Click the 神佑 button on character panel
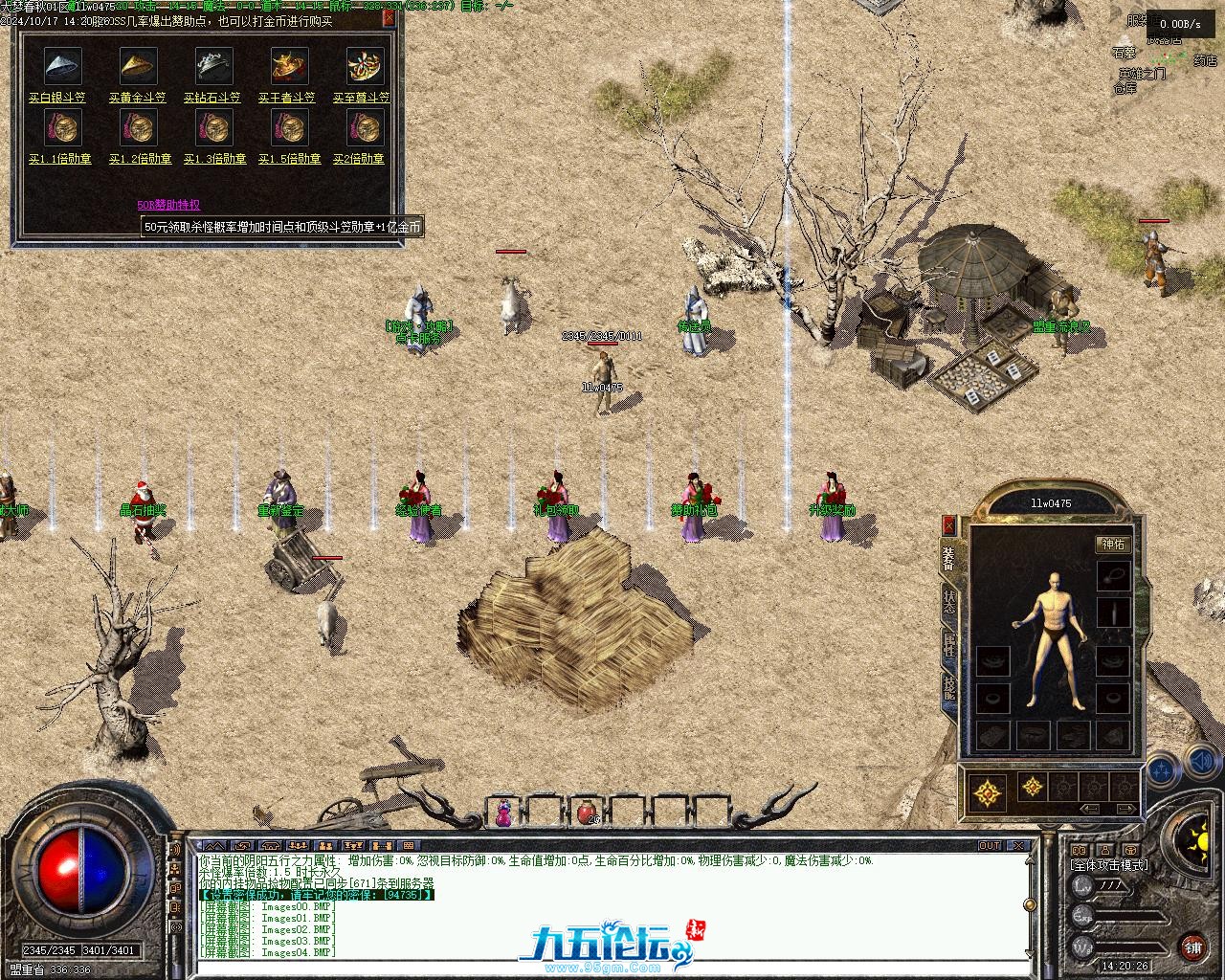This screenshot has height=980, width=1225. tap(1113, 545)
